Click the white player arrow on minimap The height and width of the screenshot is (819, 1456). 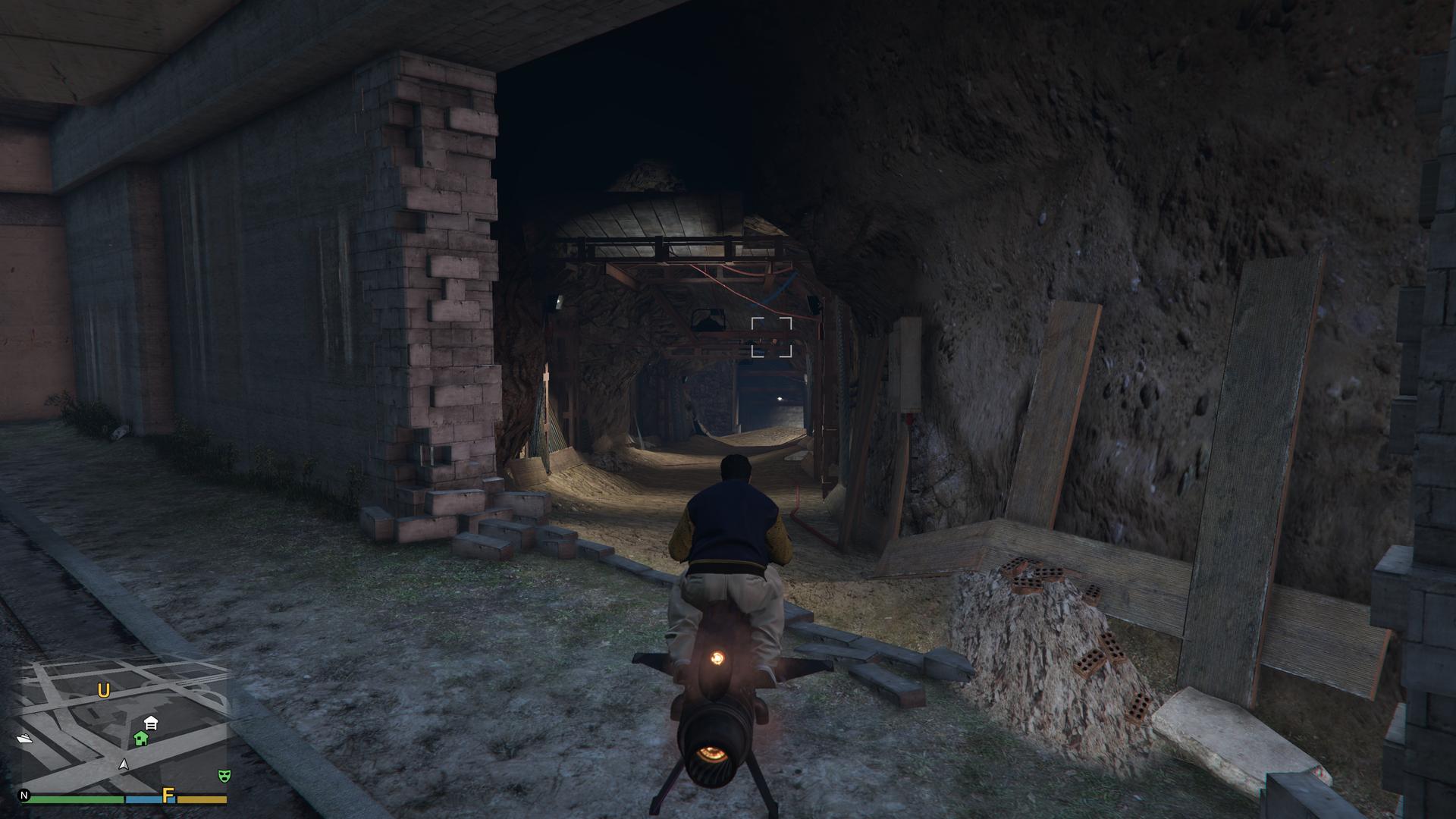pos(124,765)
